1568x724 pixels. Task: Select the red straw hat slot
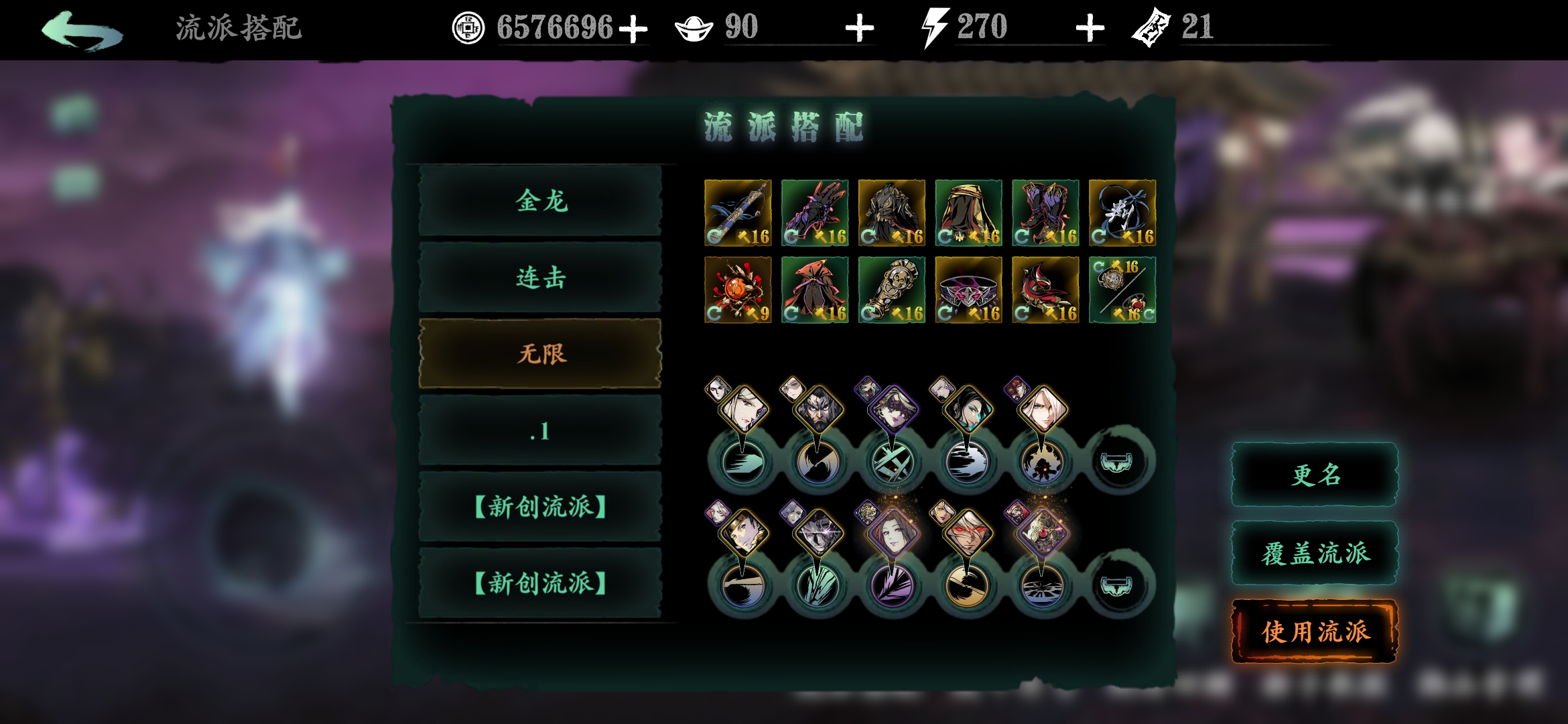pyautogui.click(x=815, y=290)
